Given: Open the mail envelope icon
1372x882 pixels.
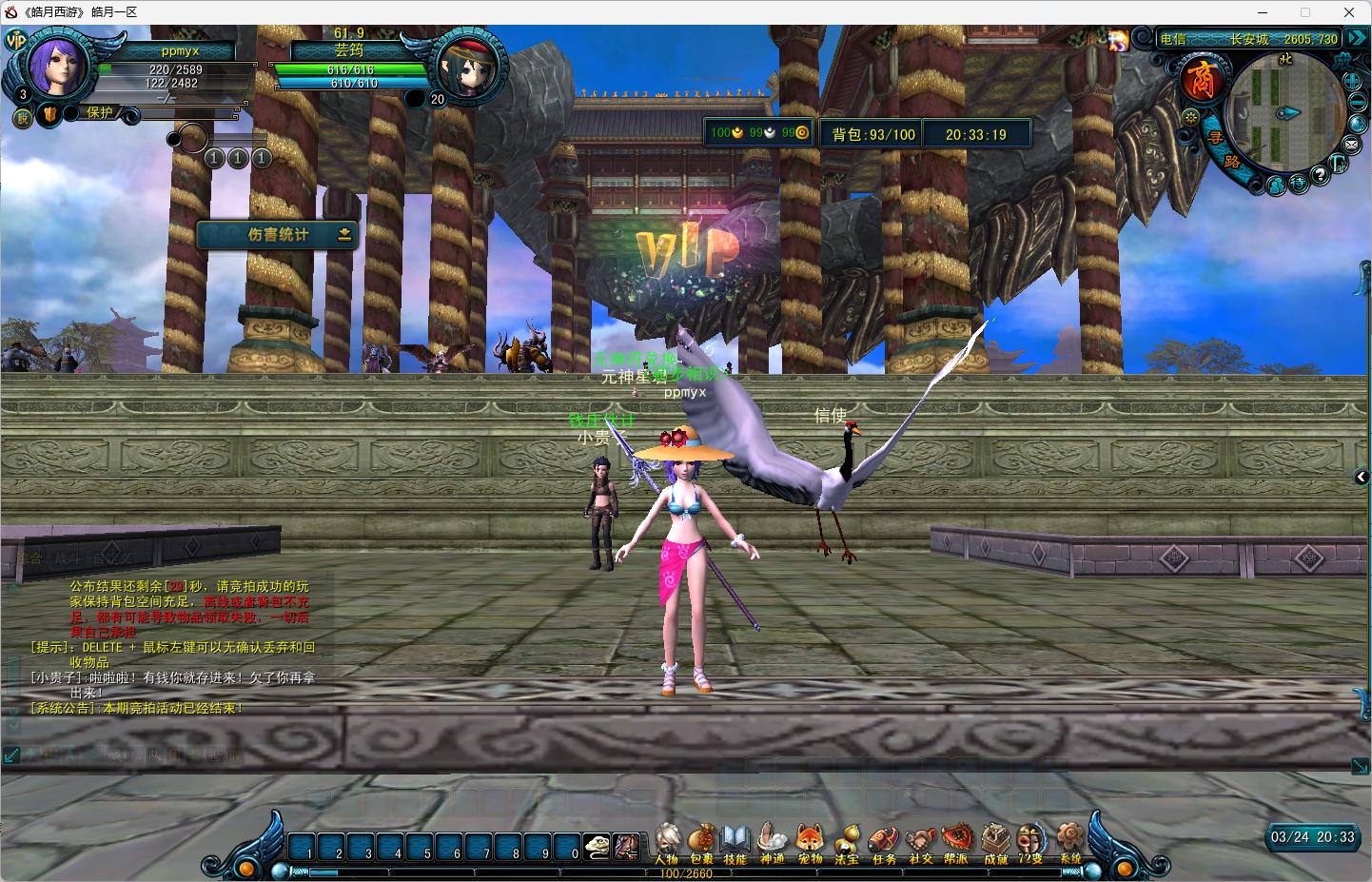Looking at the screenshot, I should [x=1351, y=145].
